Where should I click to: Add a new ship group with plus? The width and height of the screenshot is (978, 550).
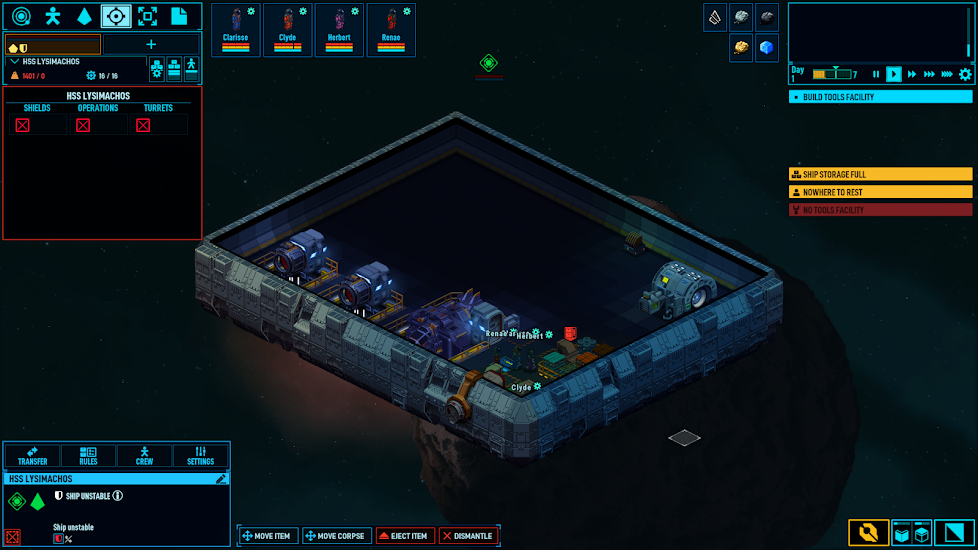coord(152,44)
